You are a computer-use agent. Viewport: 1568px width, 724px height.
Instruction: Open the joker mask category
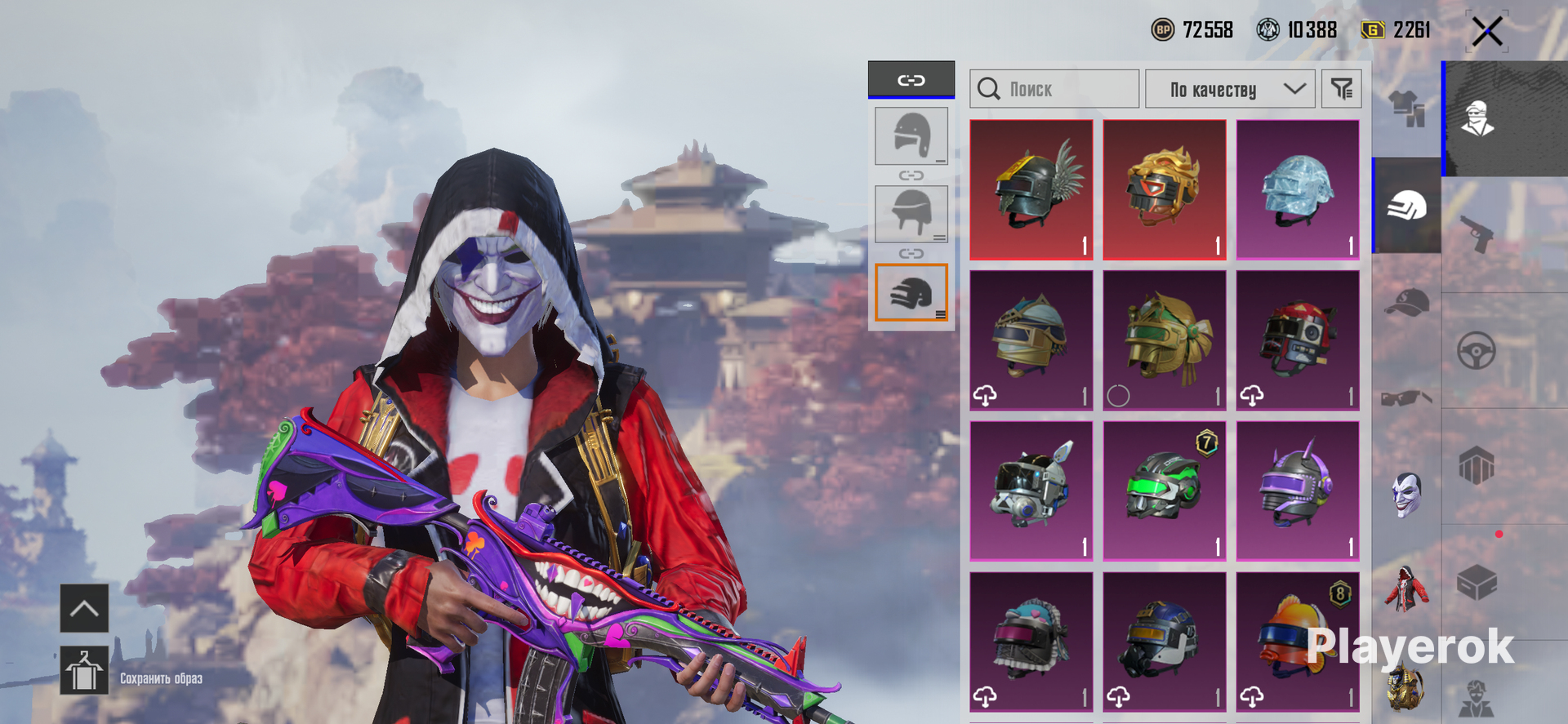pos(1406,495)
